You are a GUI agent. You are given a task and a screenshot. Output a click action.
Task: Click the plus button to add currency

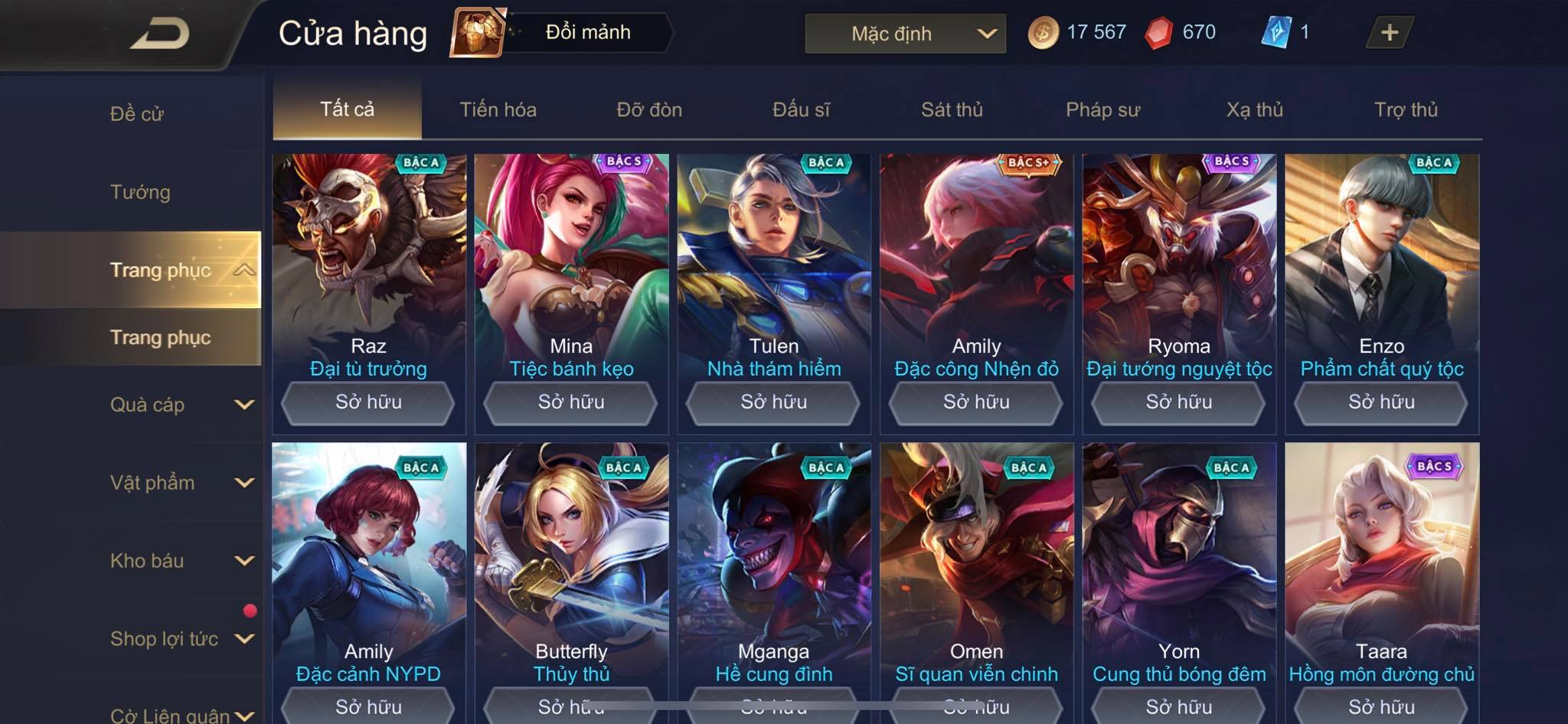[x=1389, y=33]
